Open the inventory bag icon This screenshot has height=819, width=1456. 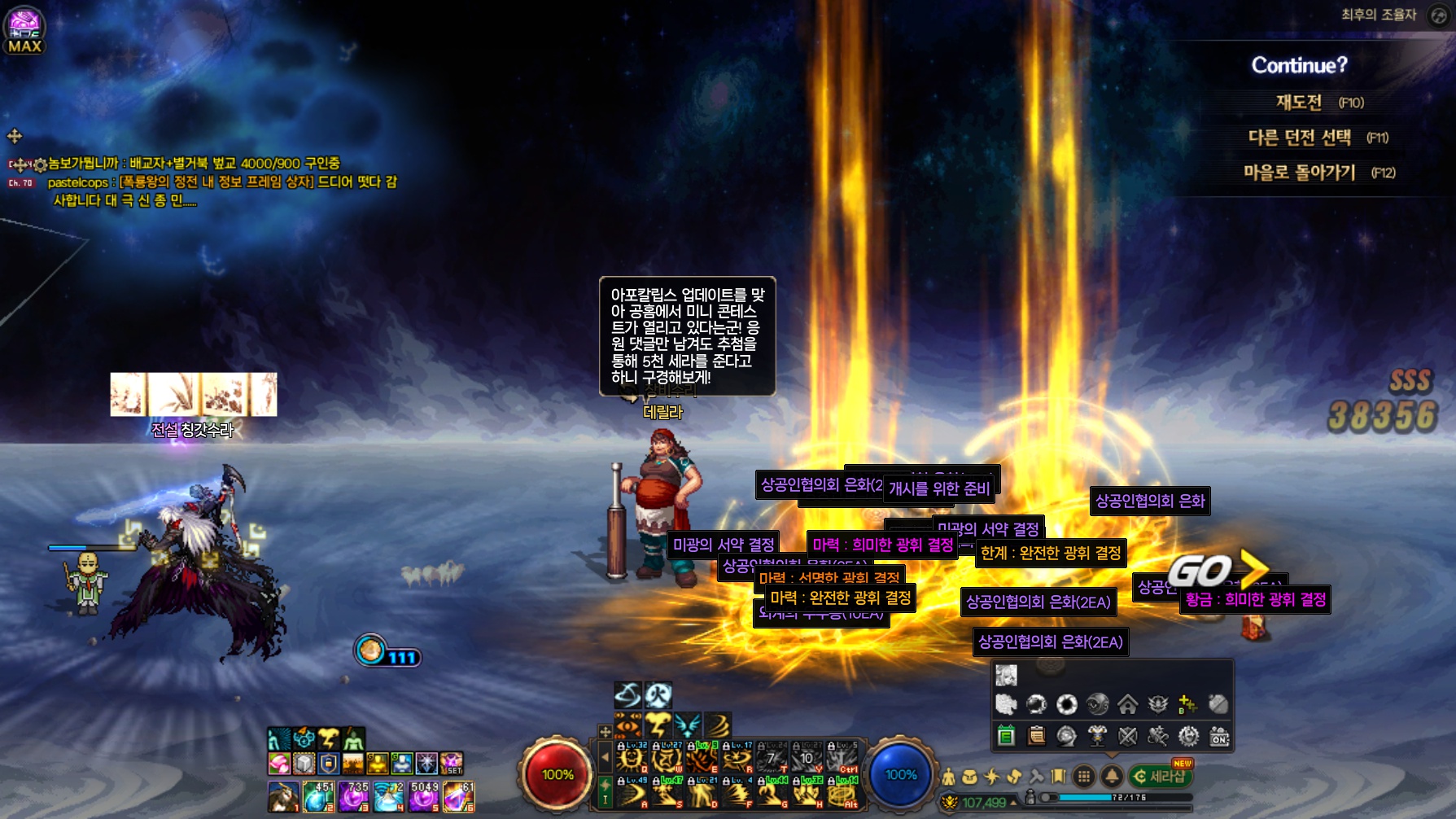coord(969,777)
